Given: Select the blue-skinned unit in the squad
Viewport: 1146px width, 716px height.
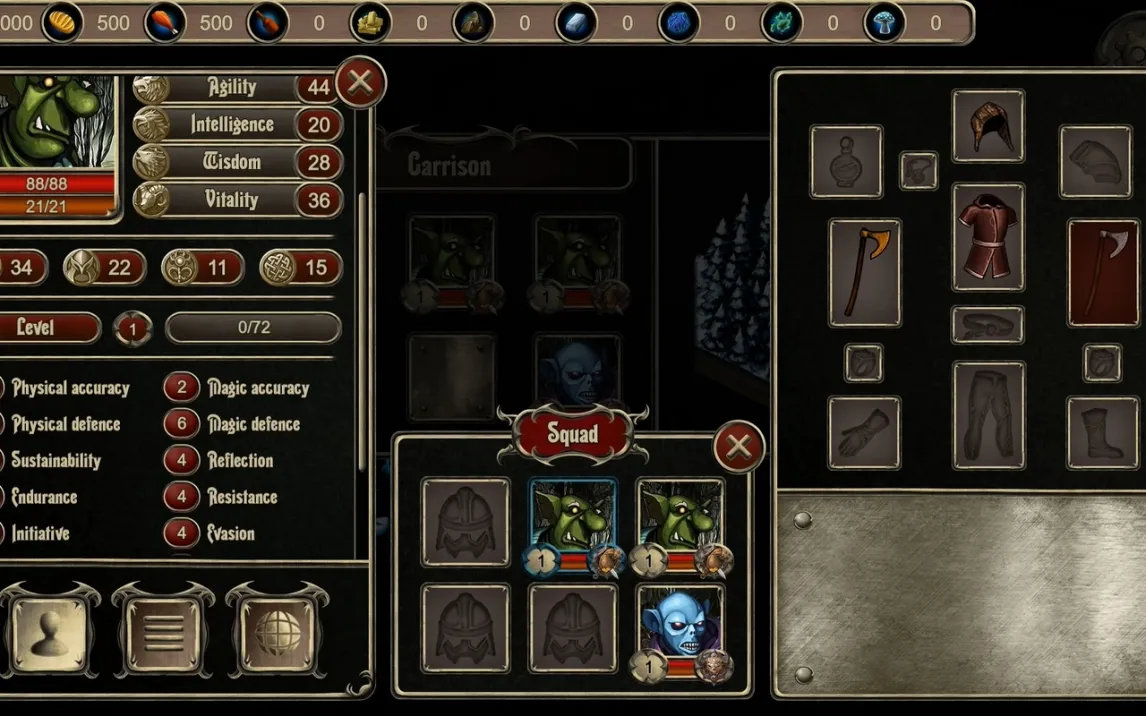Looking at the screenshot, I should (680, 628).
